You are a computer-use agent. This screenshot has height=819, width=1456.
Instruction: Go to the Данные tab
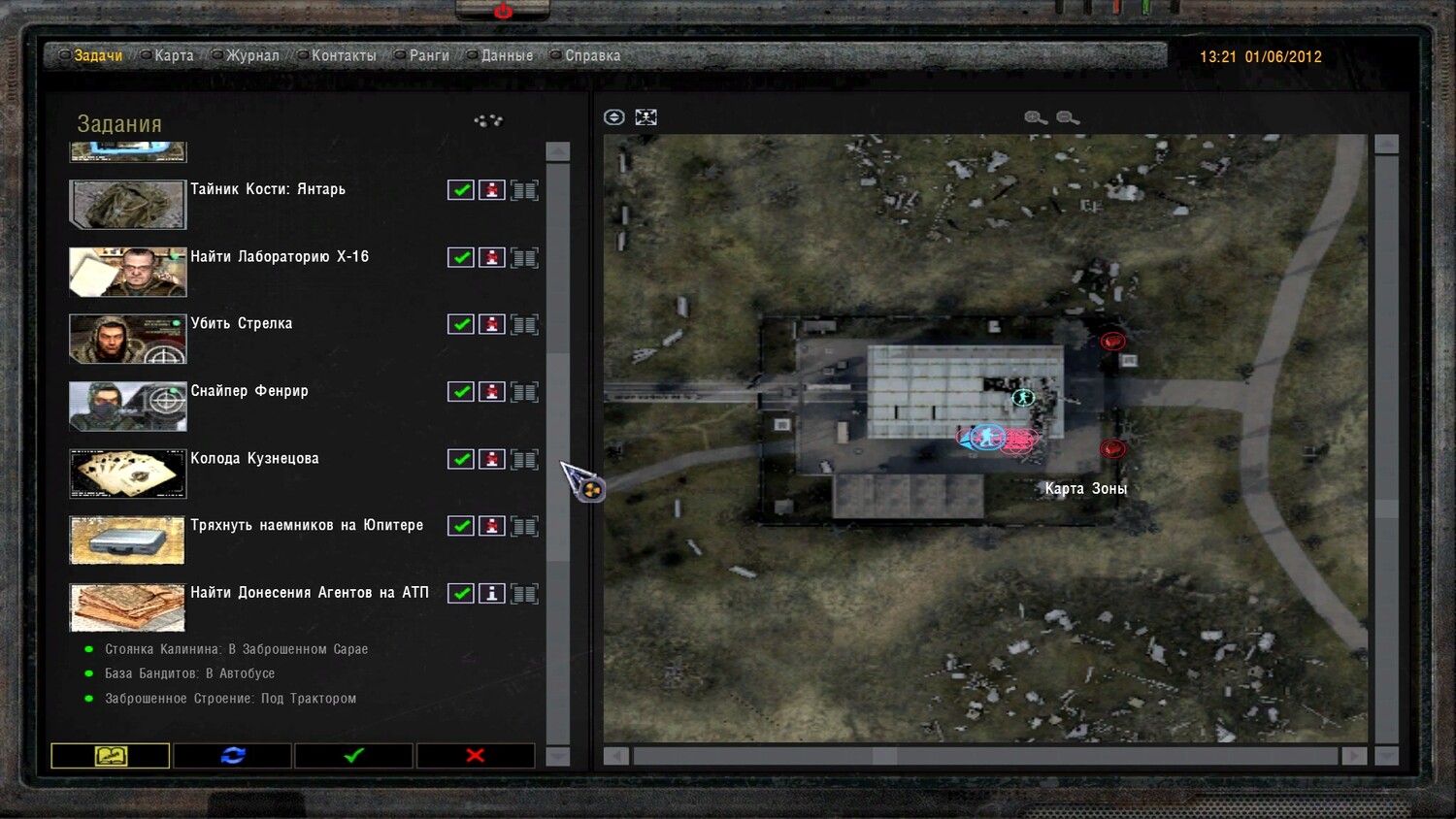coord(506,56)
